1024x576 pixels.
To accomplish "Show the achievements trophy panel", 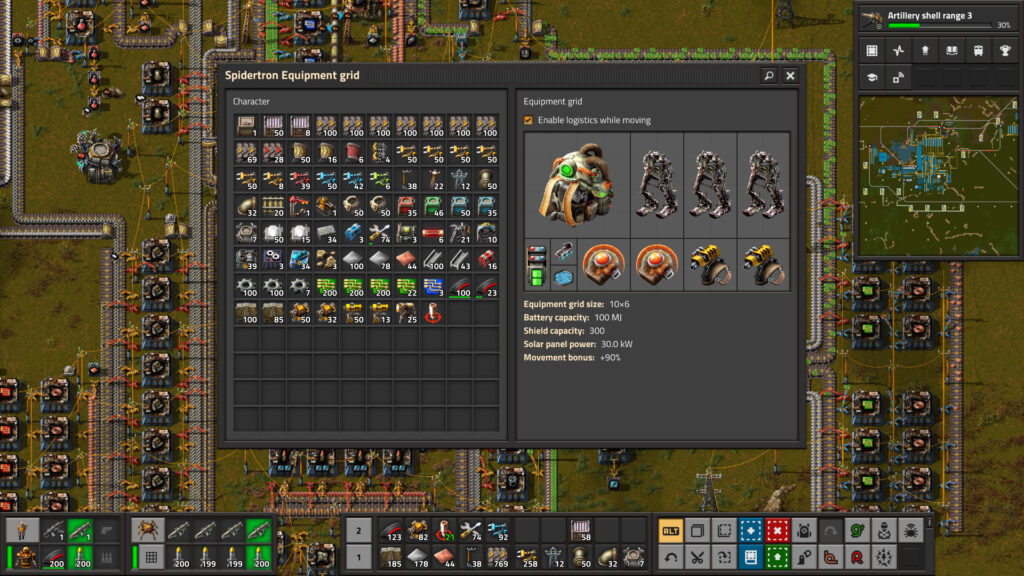I will [1004, 50].
